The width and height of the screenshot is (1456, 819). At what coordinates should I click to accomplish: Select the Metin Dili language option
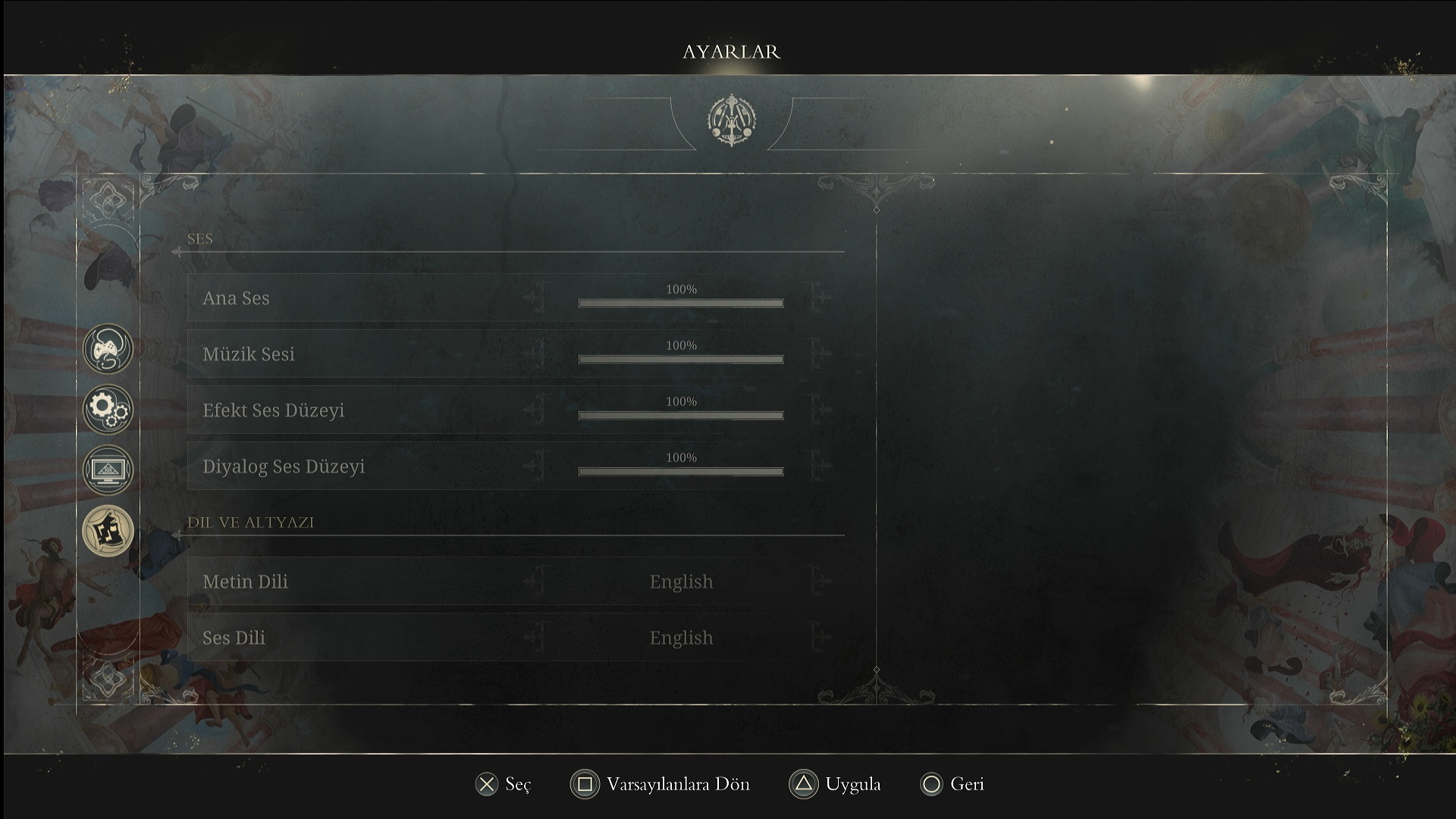[680, 582]
